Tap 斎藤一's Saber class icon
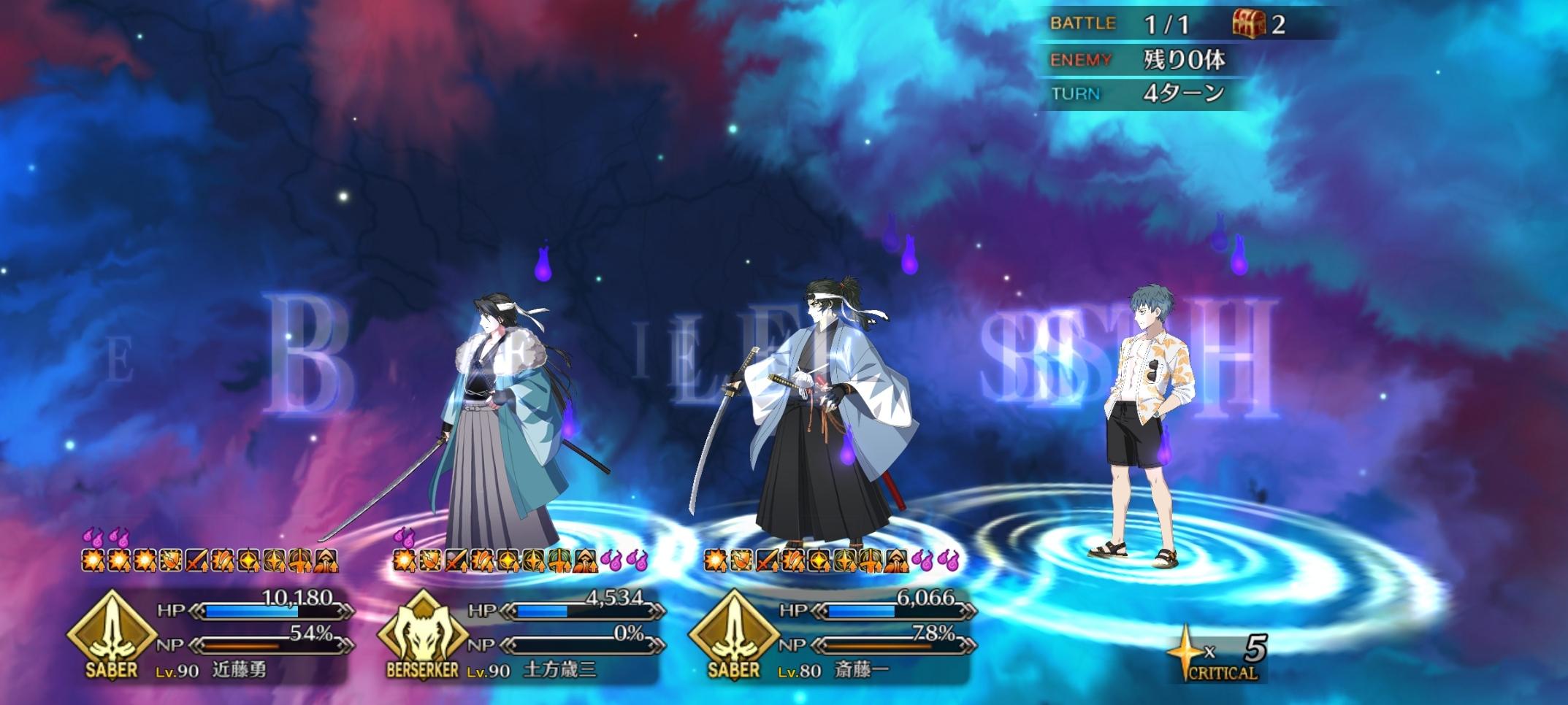Image resolution: width=1568 pixels, height=705 pixels. point(734,632)
